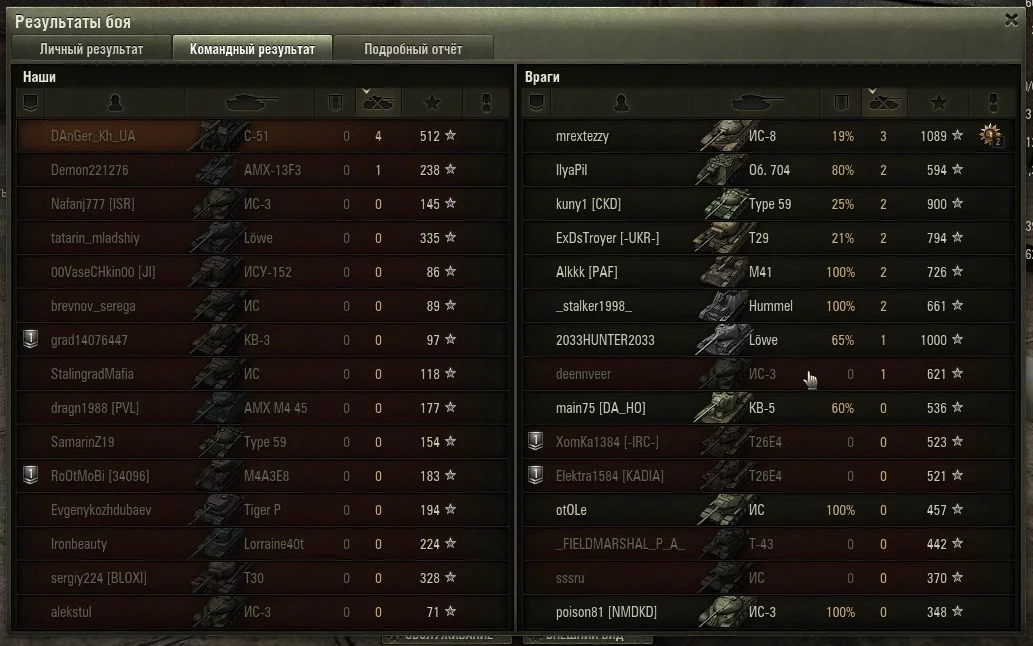
Task: Select main75 [DA_HO] enemy row
Action: (600, 408)
